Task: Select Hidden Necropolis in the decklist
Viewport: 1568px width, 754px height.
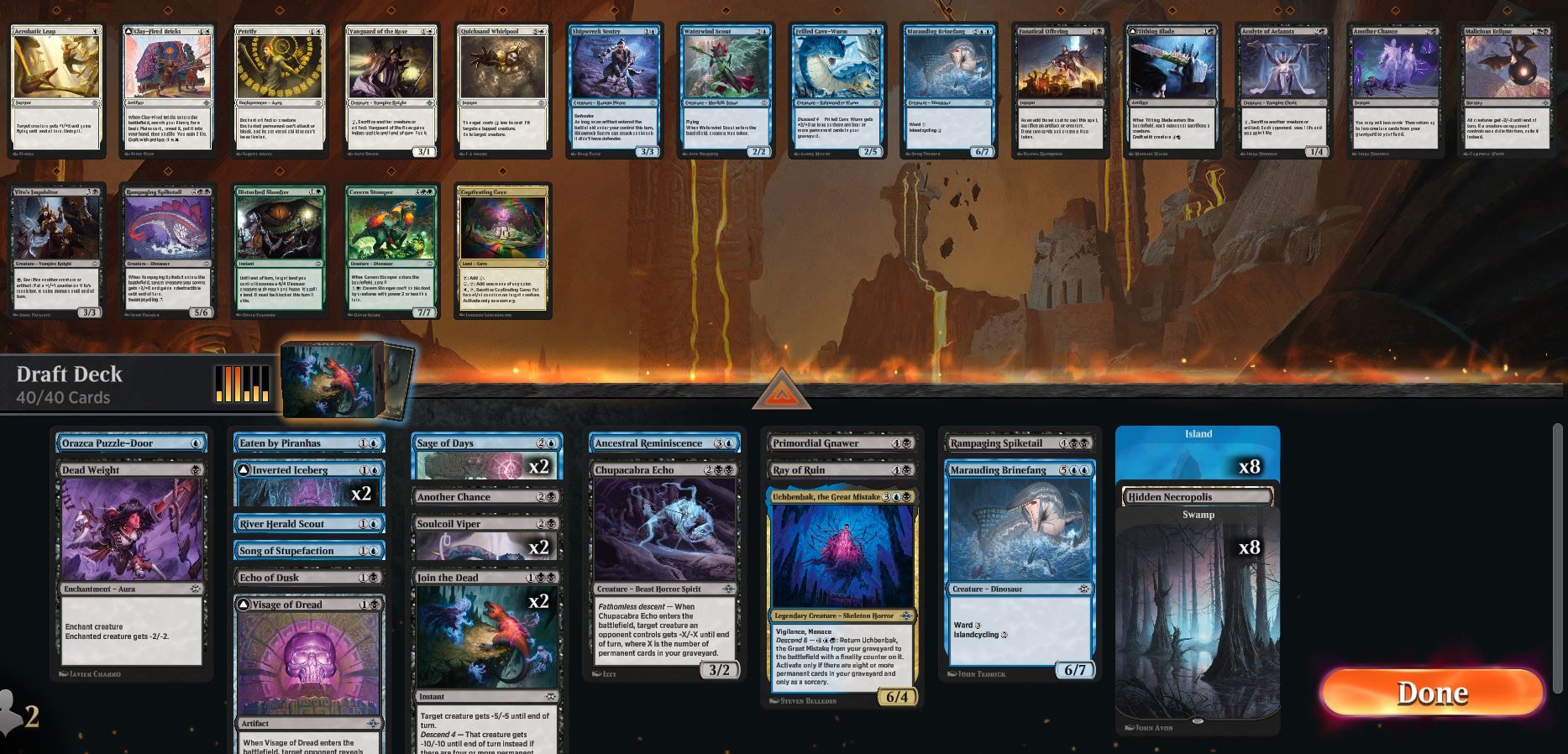Action: tap(1196, 496)
